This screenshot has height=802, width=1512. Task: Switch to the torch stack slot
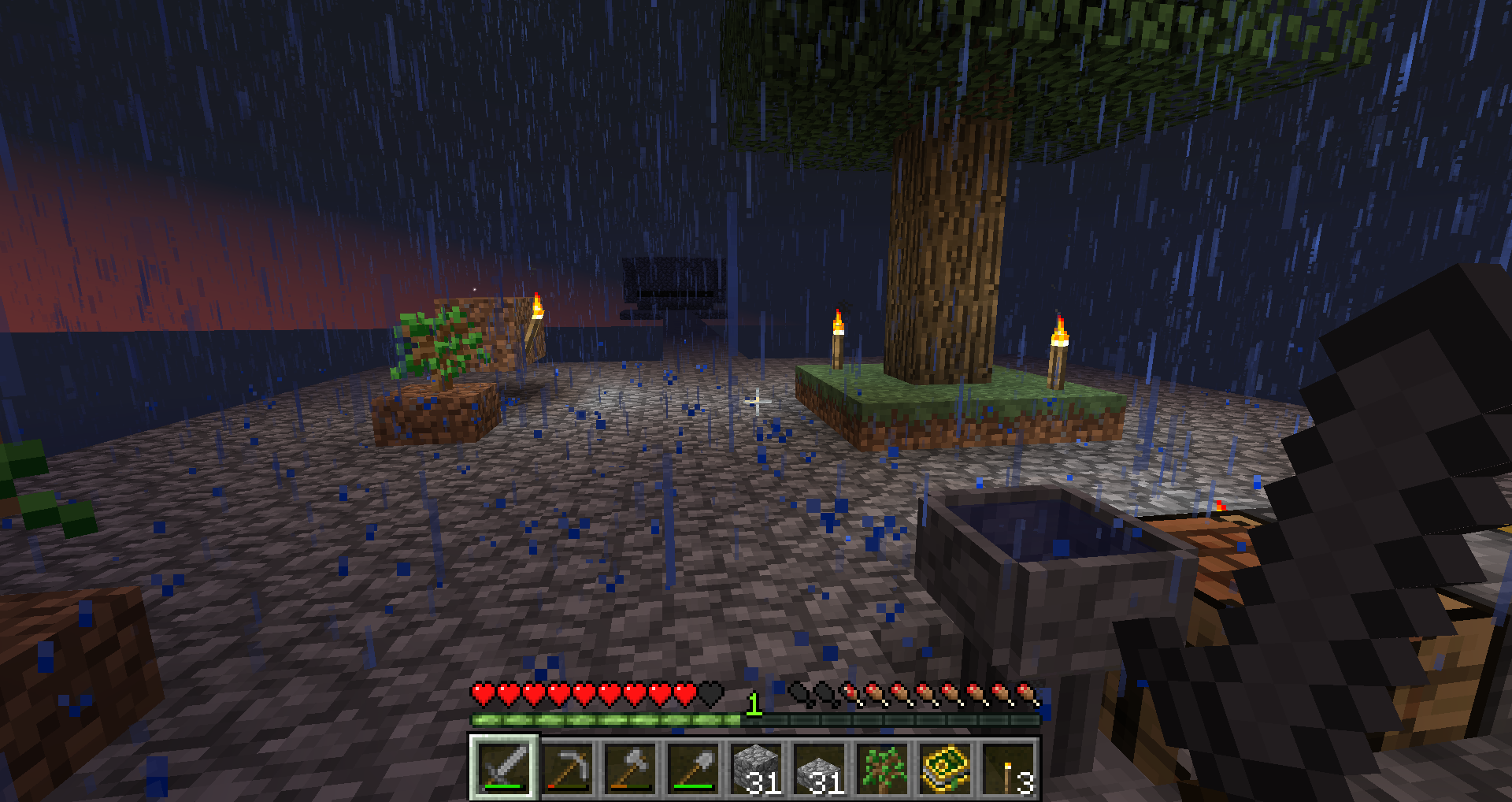1009,768
